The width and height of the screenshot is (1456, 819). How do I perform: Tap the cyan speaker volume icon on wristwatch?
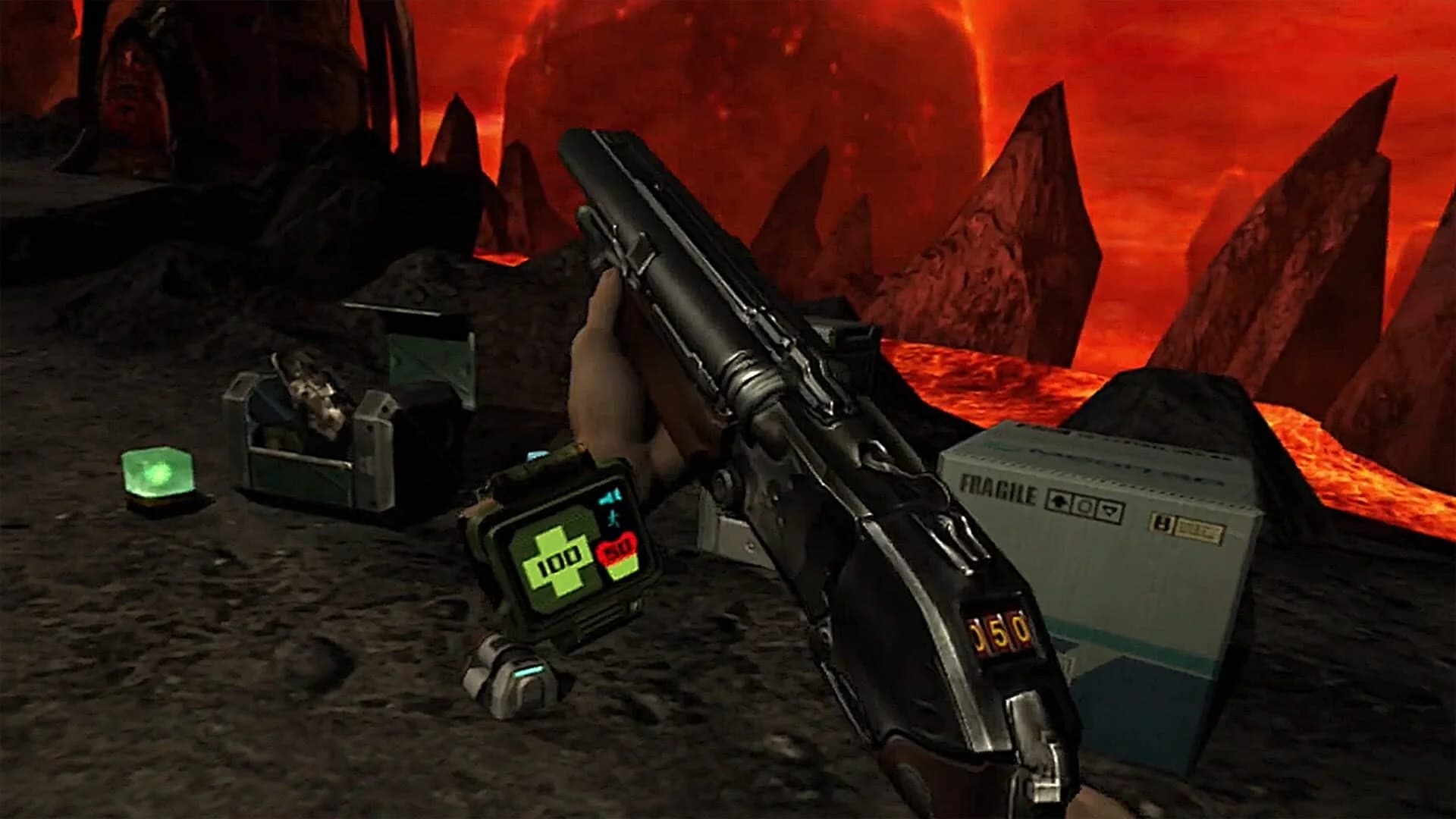click(x=610, y=497)
